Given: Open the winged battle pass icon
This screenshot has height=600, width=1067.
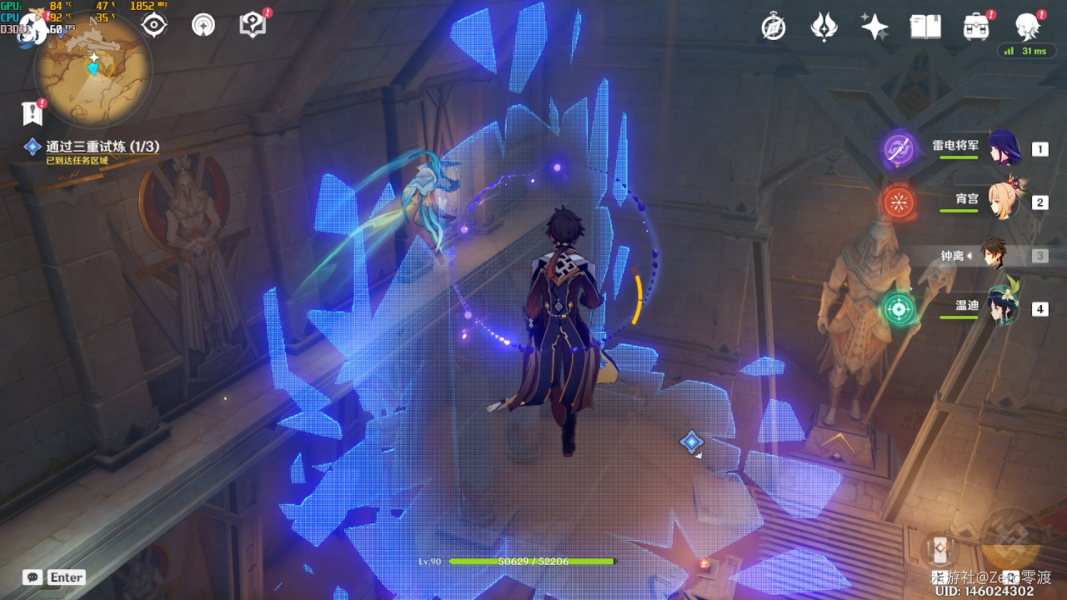Looking at the screenshot, I should [823, 27].
